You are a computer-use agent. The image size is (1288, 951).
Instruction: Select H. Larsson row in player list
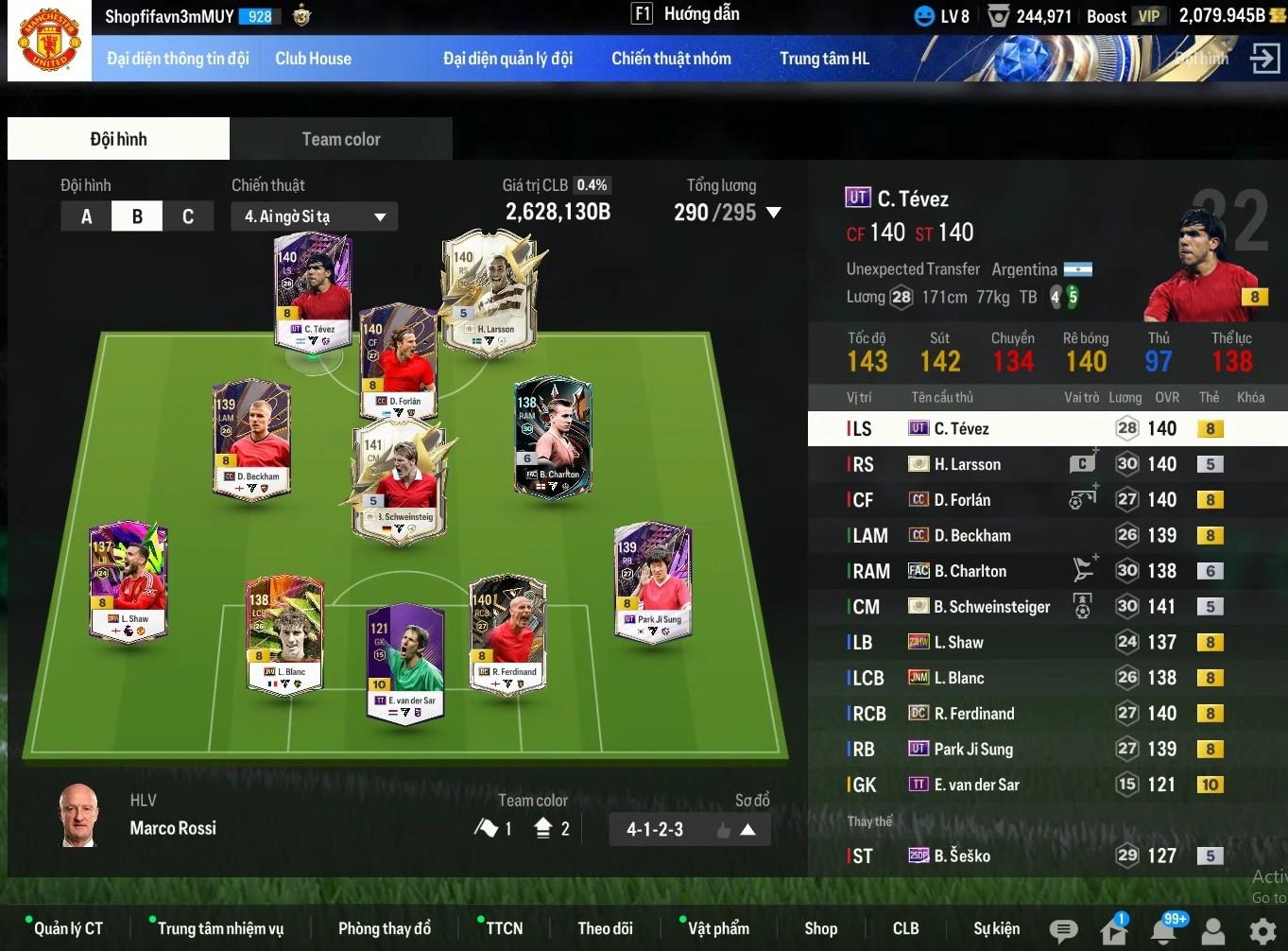click(967, 464)
